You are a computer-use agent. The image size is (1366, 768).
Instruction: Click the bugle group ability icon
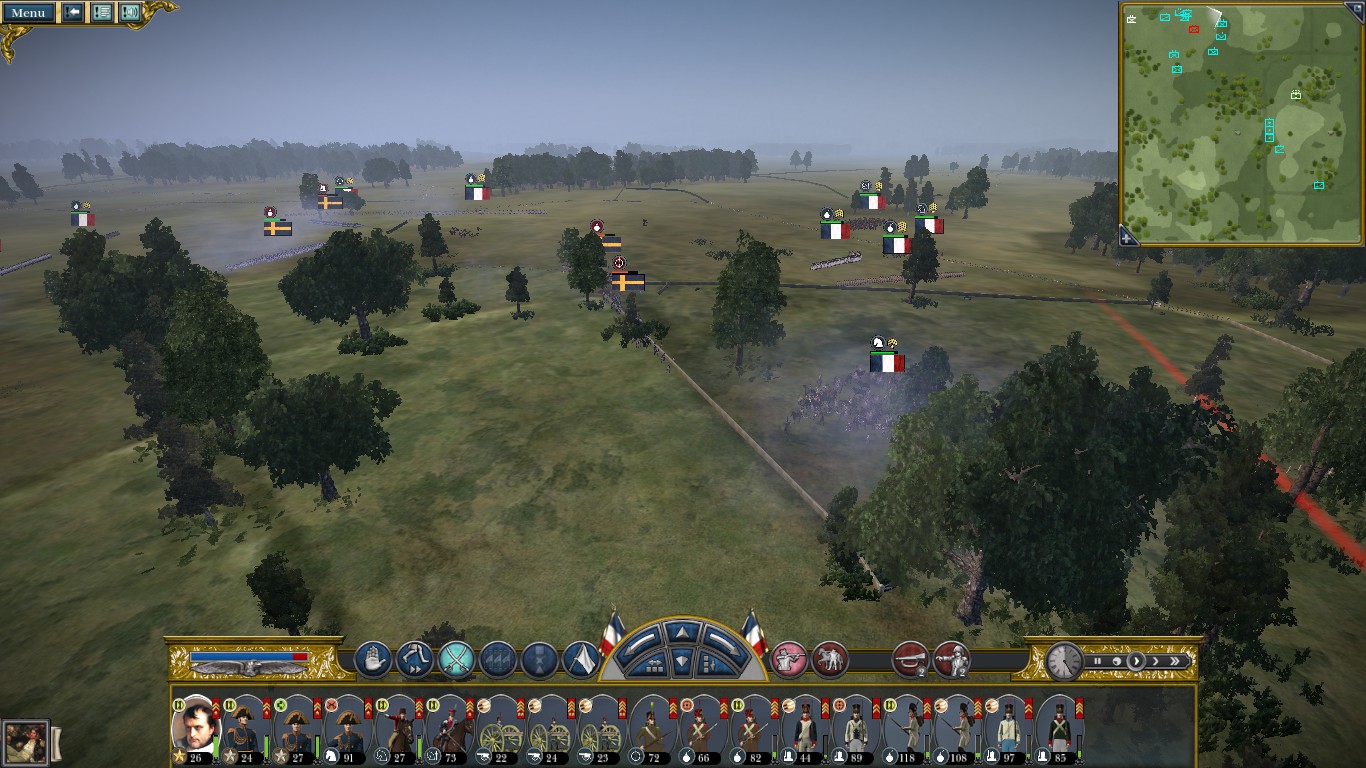(910, 660)
